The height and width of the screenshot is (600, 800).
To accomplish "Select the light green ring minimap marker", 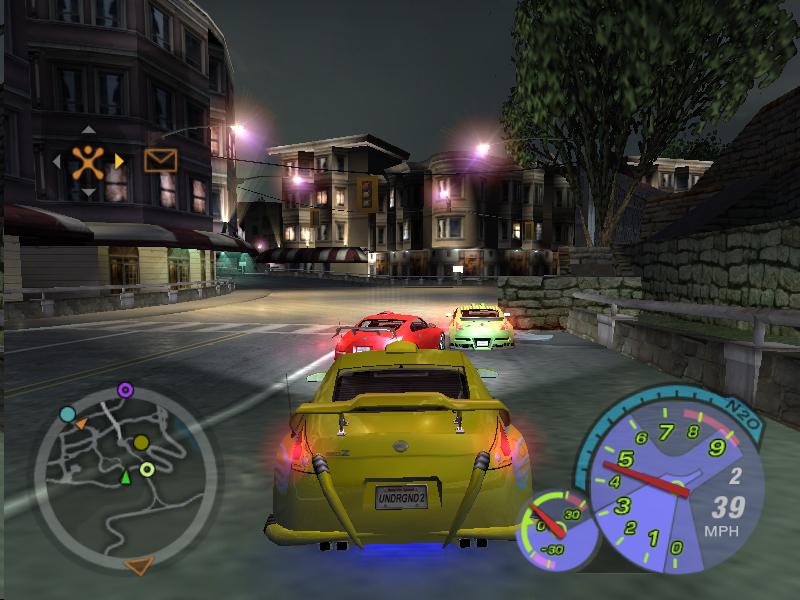I will click(x=147, y=469).
